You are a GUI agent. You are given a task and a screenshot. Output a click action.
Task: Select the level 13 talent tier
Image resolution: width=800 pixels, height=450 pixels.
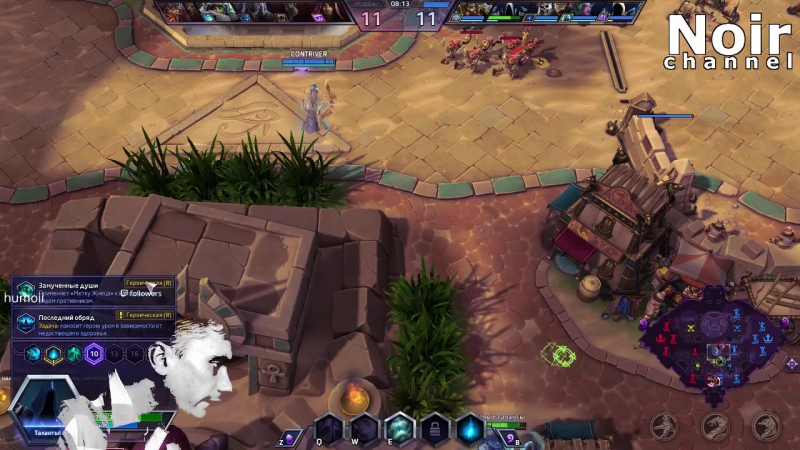114,353
